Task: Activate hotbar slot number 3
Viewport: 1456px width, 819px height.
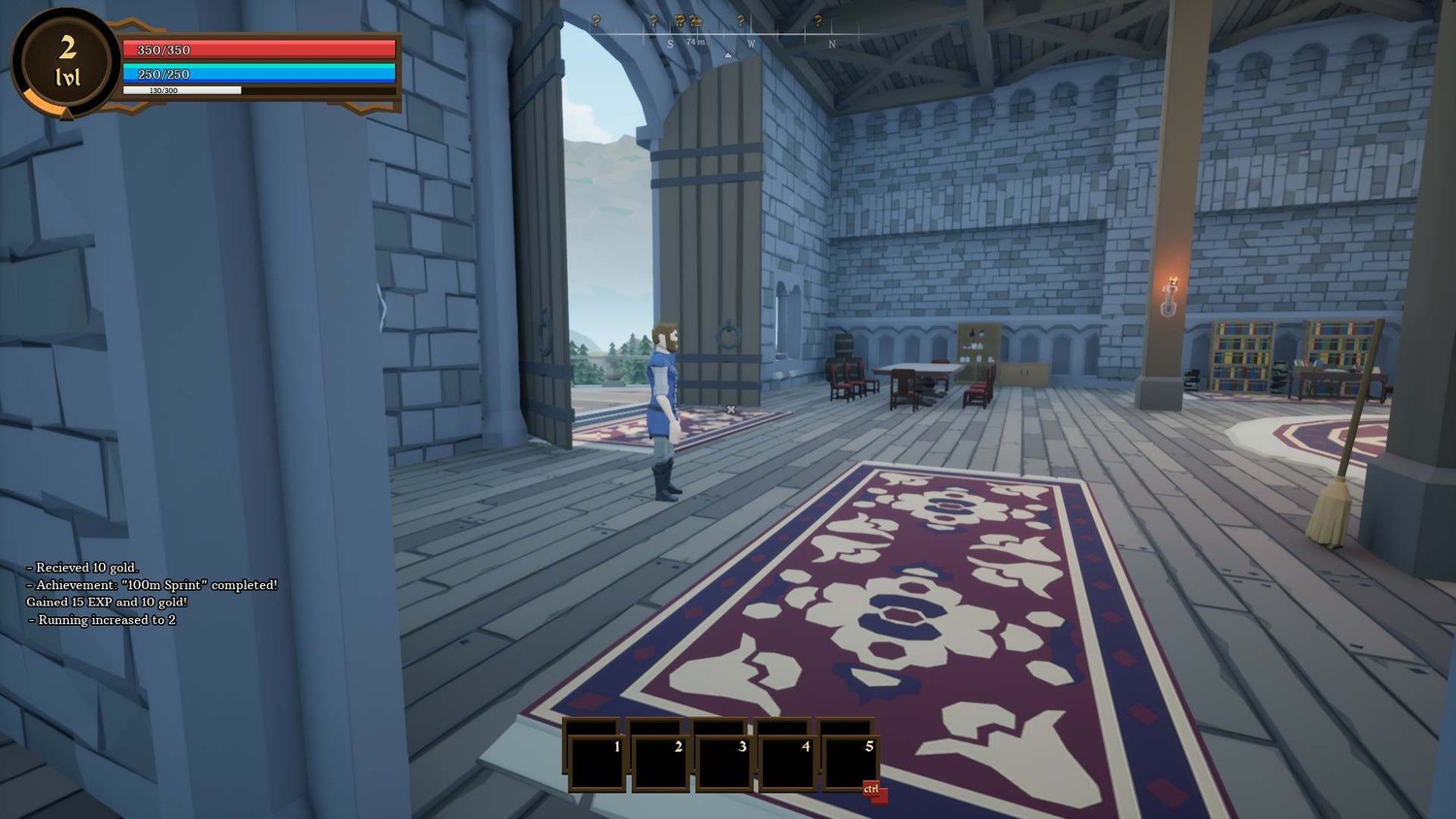Action: [723, 763]
